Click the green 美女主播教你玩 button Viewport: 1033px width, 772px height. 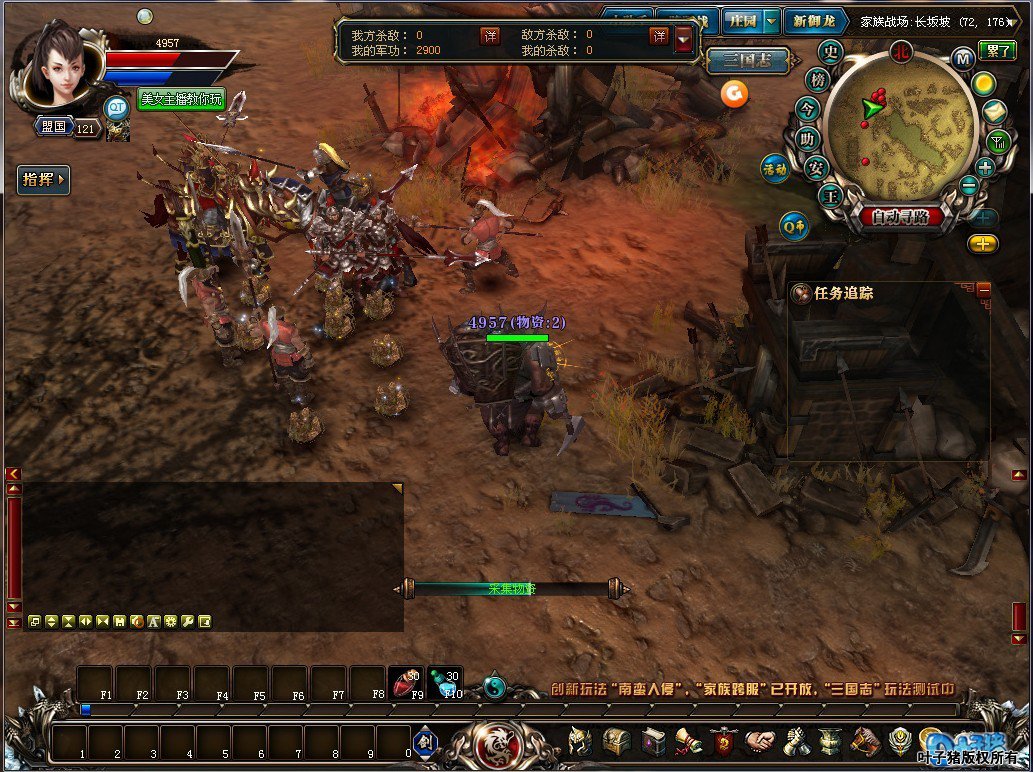coord(181,99)
